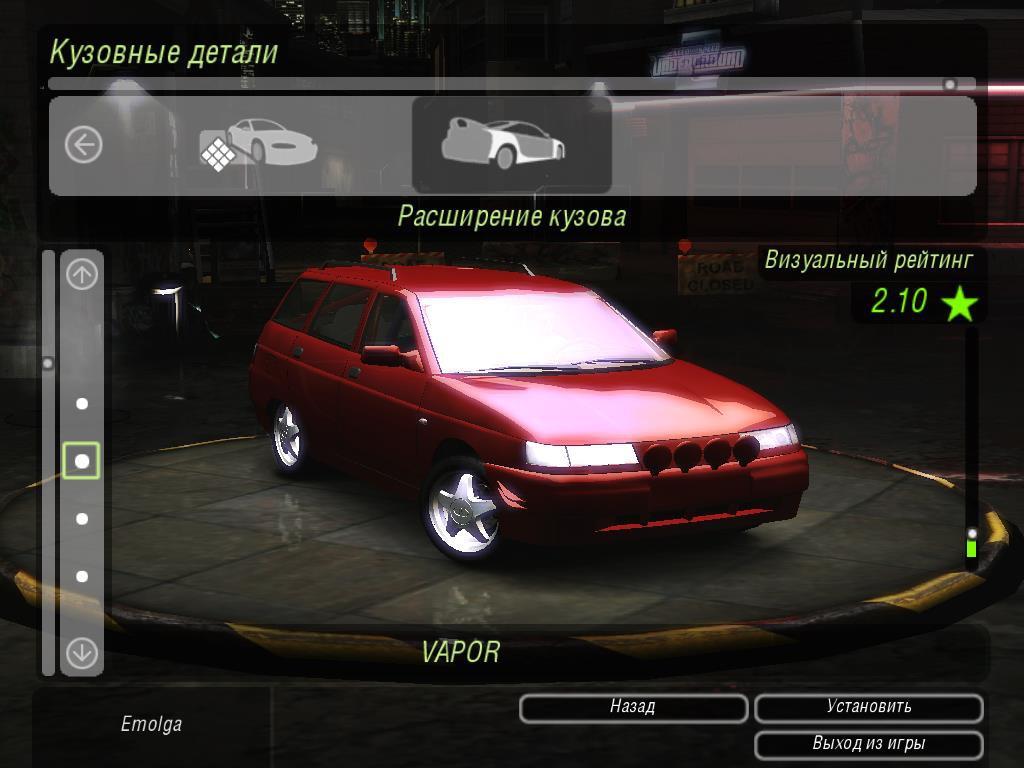Select the car with checkered pattern icon
Viewport: 1024px width, 768px height.
[257, 145]
